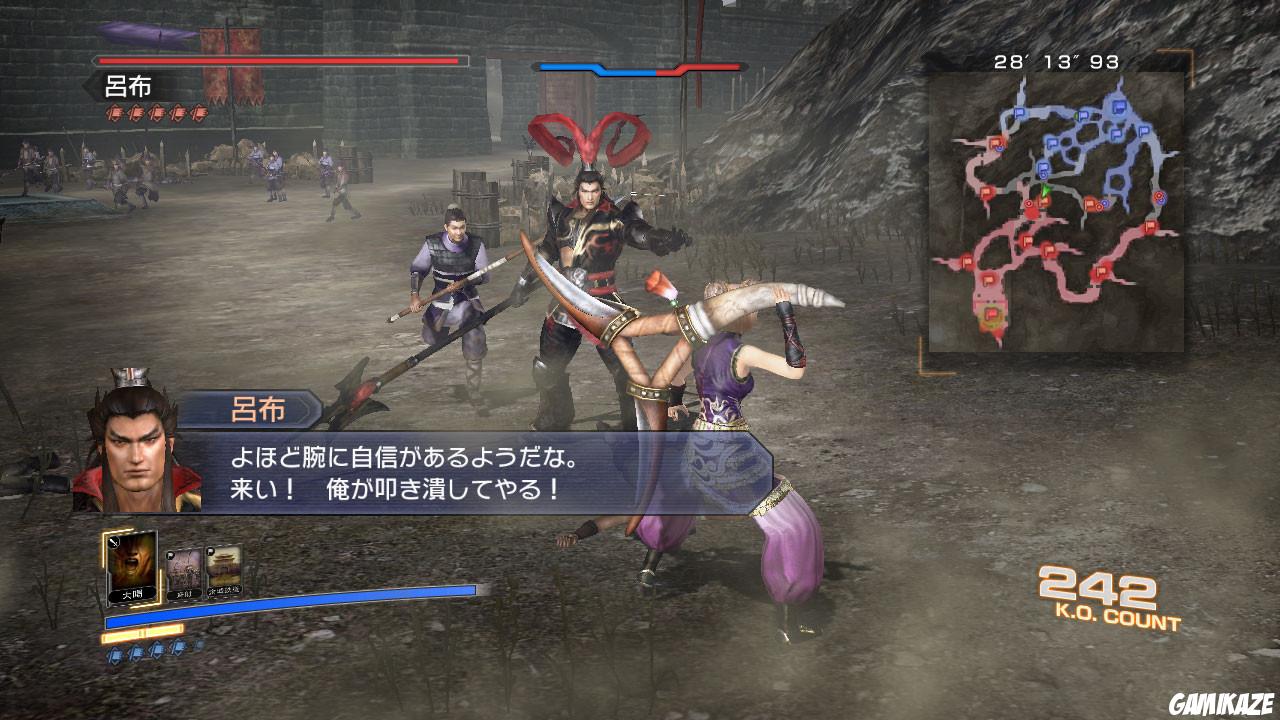Image resolution: width=1280 pixels, height=720 pixels.
Task: Select the 大喝 skill card icon
Action: [x=131, y=569]
